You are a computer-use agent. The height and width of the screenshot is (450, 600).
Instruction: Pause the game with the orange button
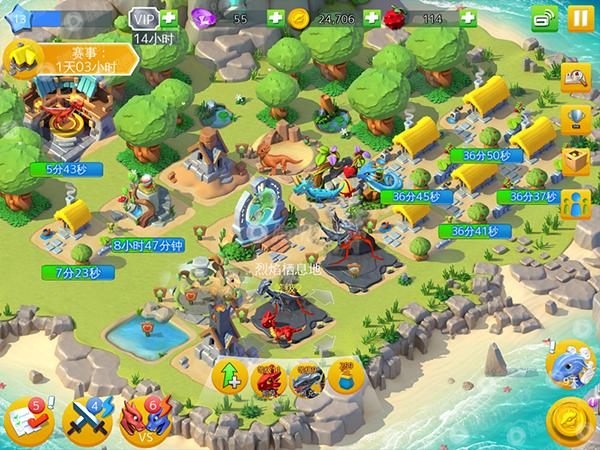[579, 18]
